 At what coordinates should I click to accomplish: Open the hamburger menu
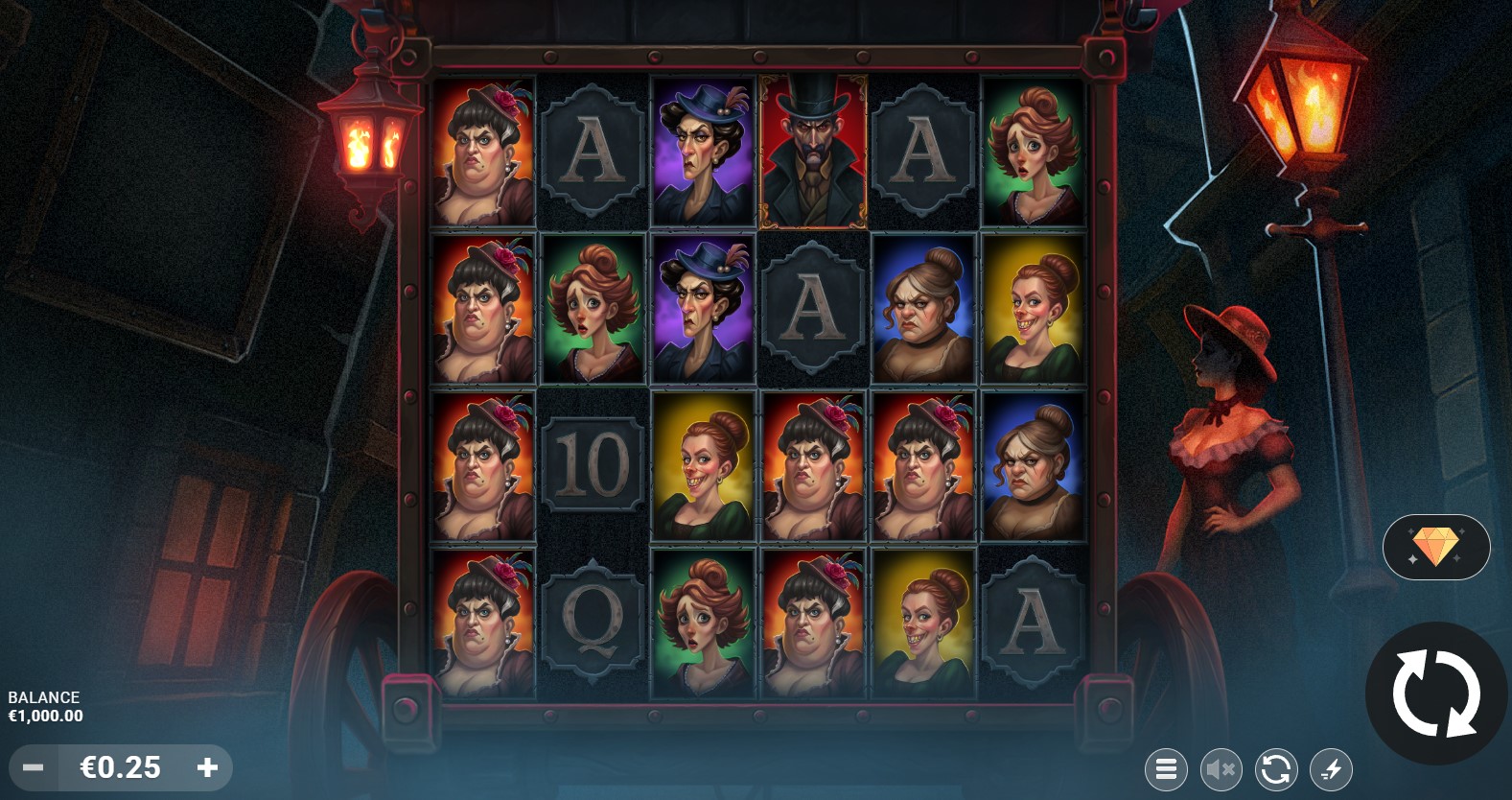click(1166, 768)
